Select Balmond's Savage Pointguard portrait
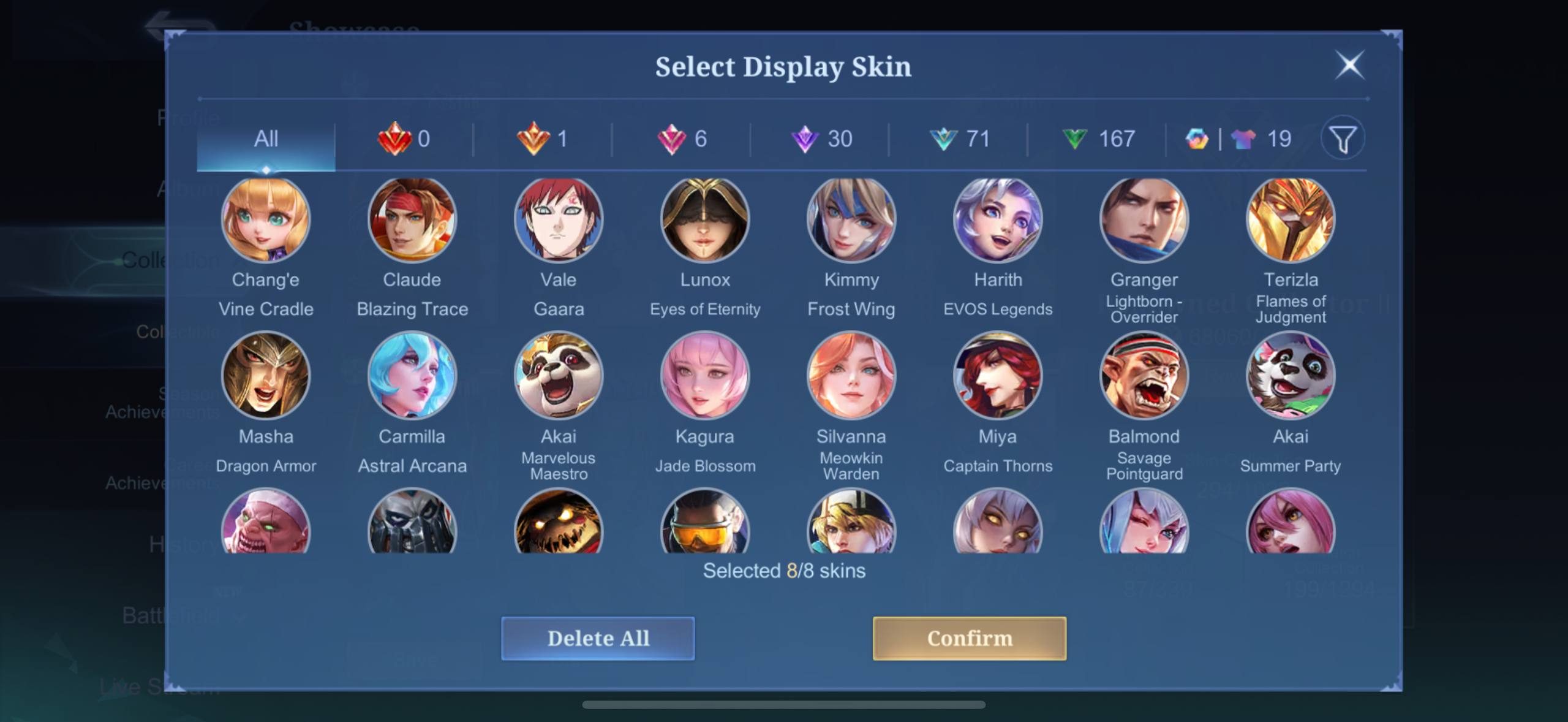The image size is (1568, 722). (x=1144, y=376)
